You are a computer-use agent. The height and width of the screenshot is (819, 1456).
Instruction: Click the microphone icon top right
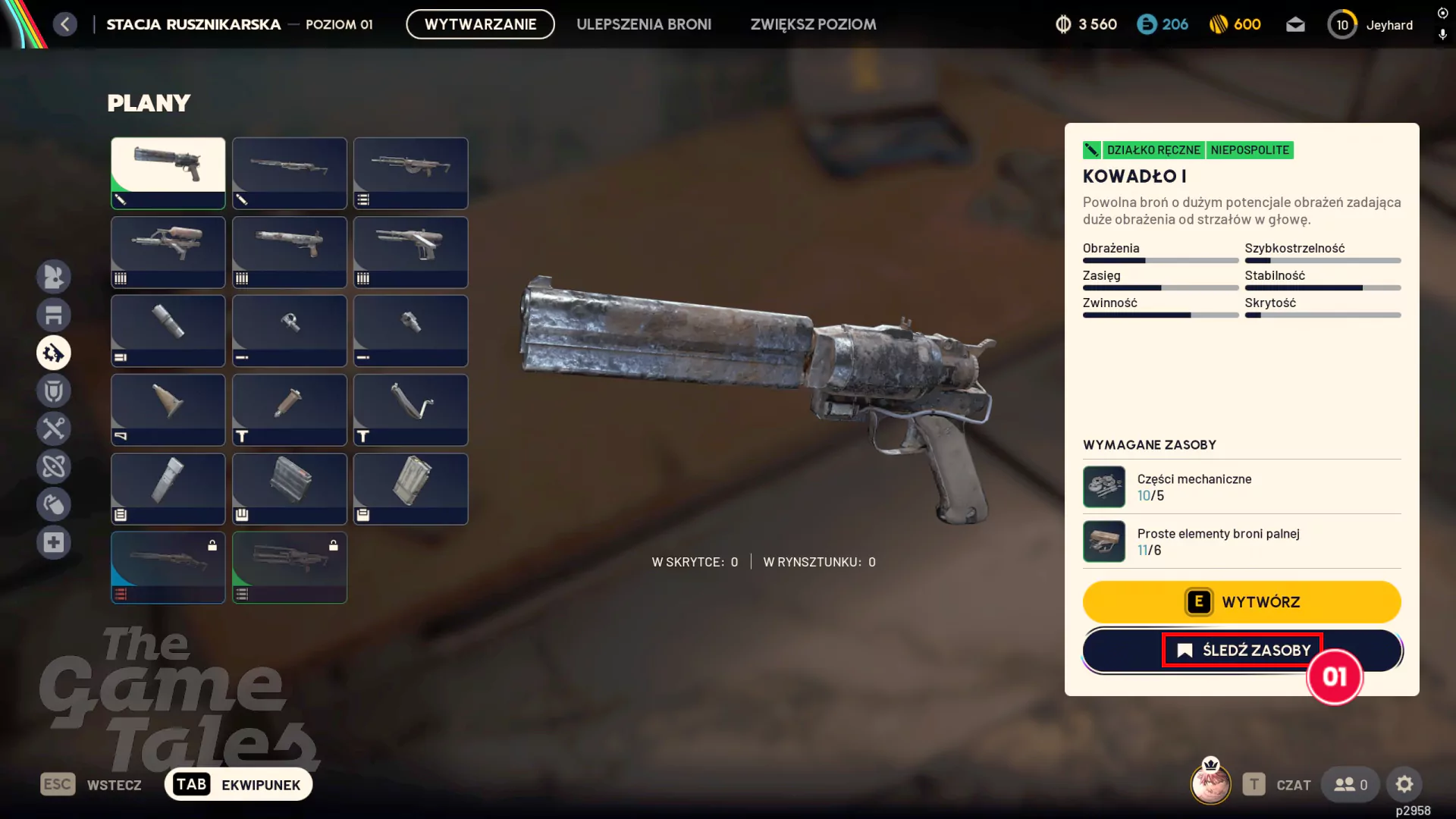point(1442,35)
